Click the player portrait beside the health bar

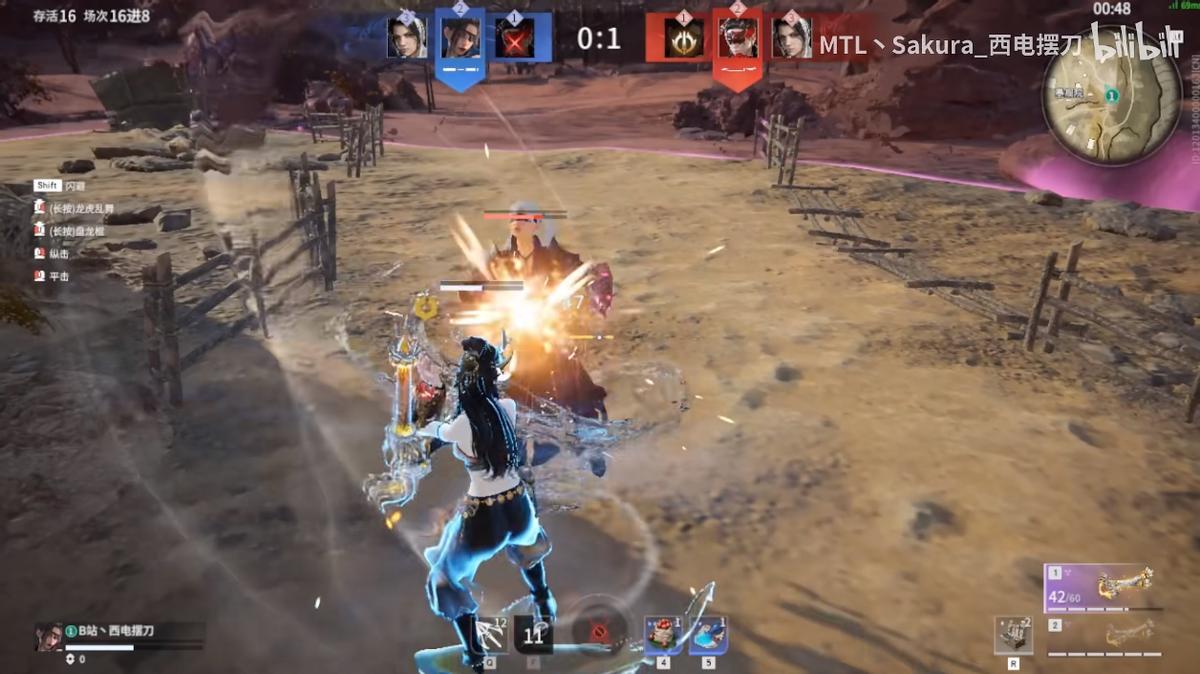[x=47, y=637]
